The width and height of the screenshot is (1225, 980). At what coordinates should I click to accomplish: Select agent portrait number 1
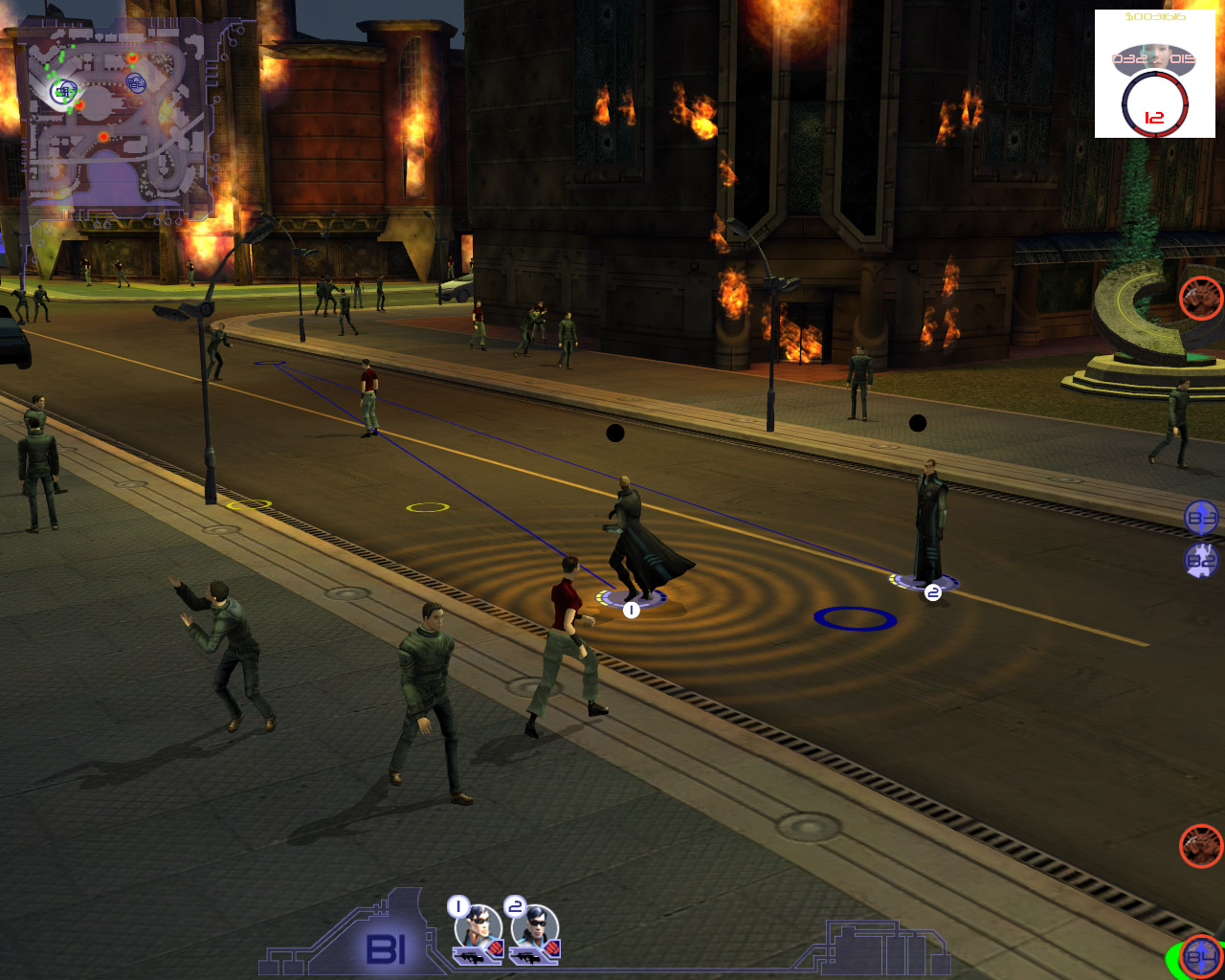tap(479, 930)
